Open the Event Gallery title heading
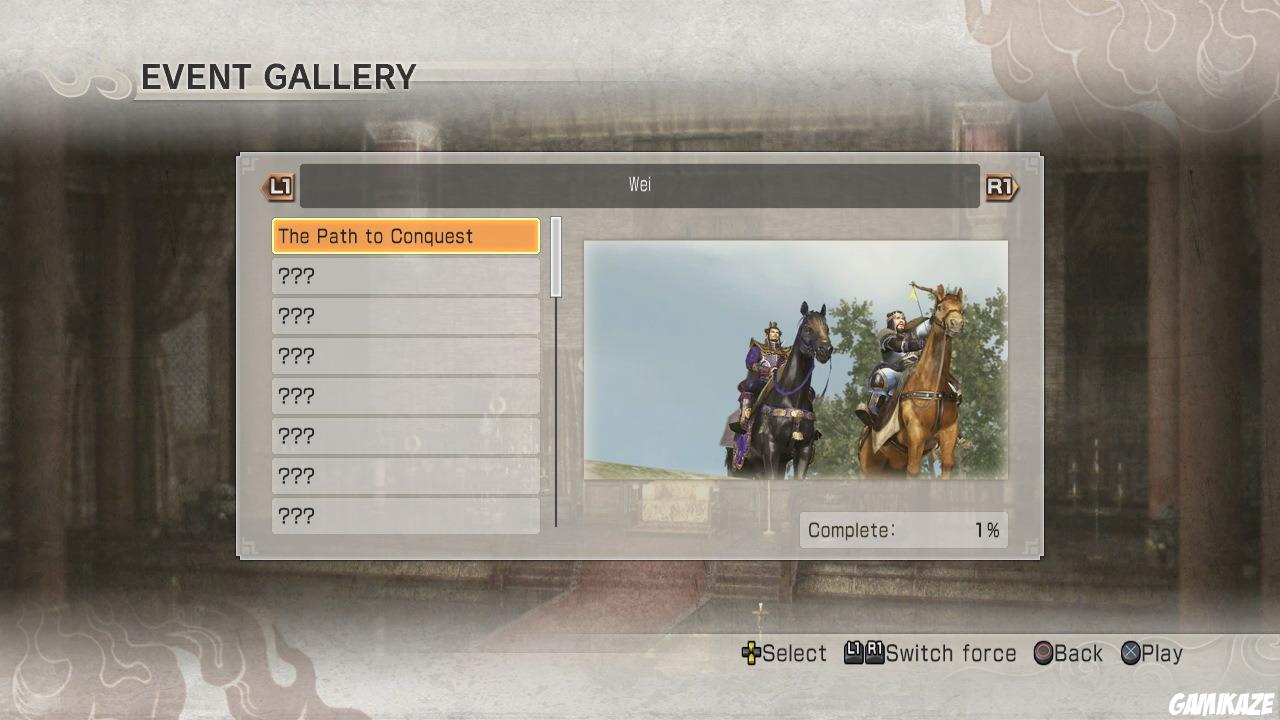Image resolution: width=1280 pixels, height=720 pixels. [280, 77]
